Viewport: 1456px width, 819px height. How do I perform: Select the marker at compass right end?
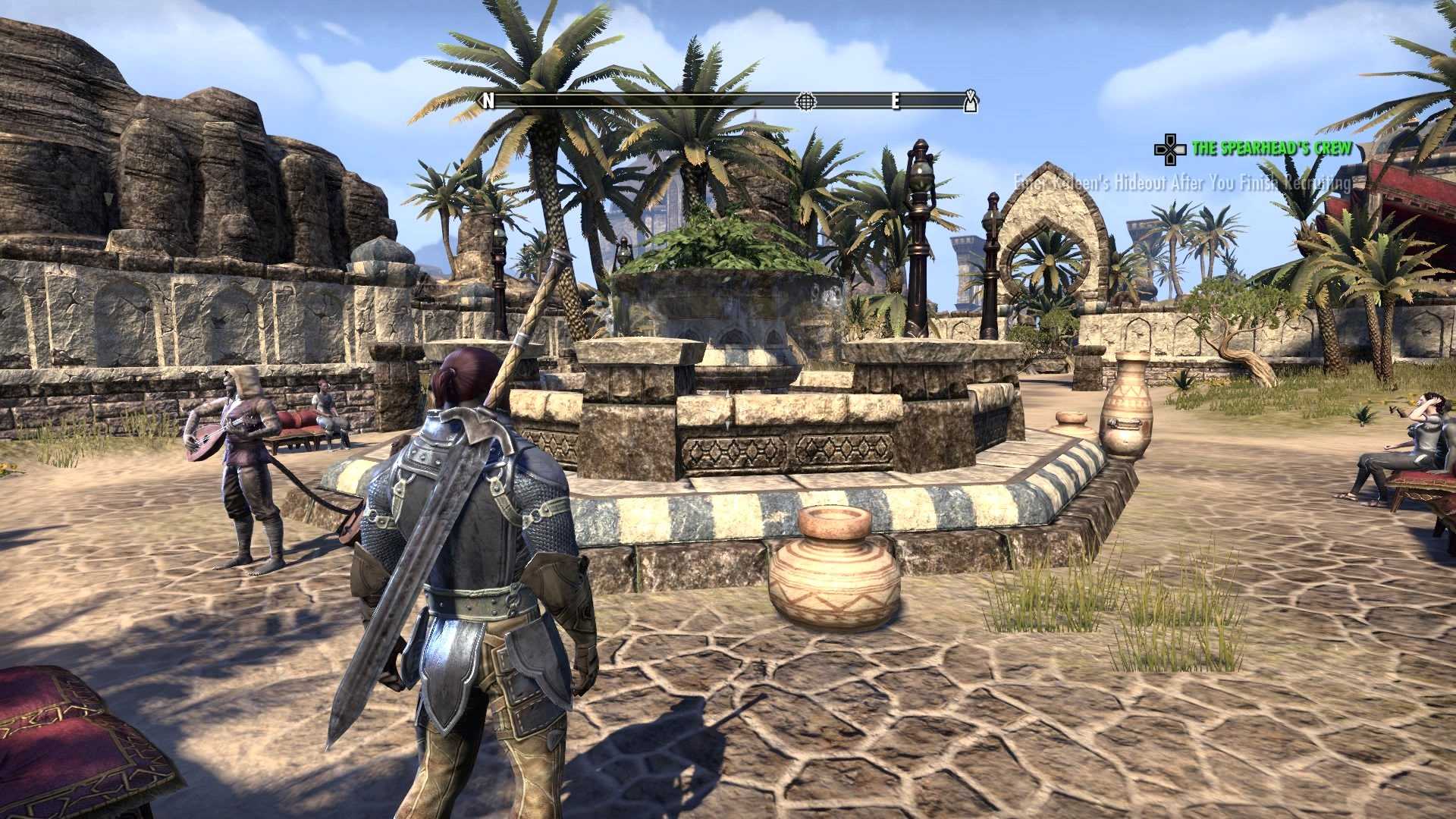[970, 102]
